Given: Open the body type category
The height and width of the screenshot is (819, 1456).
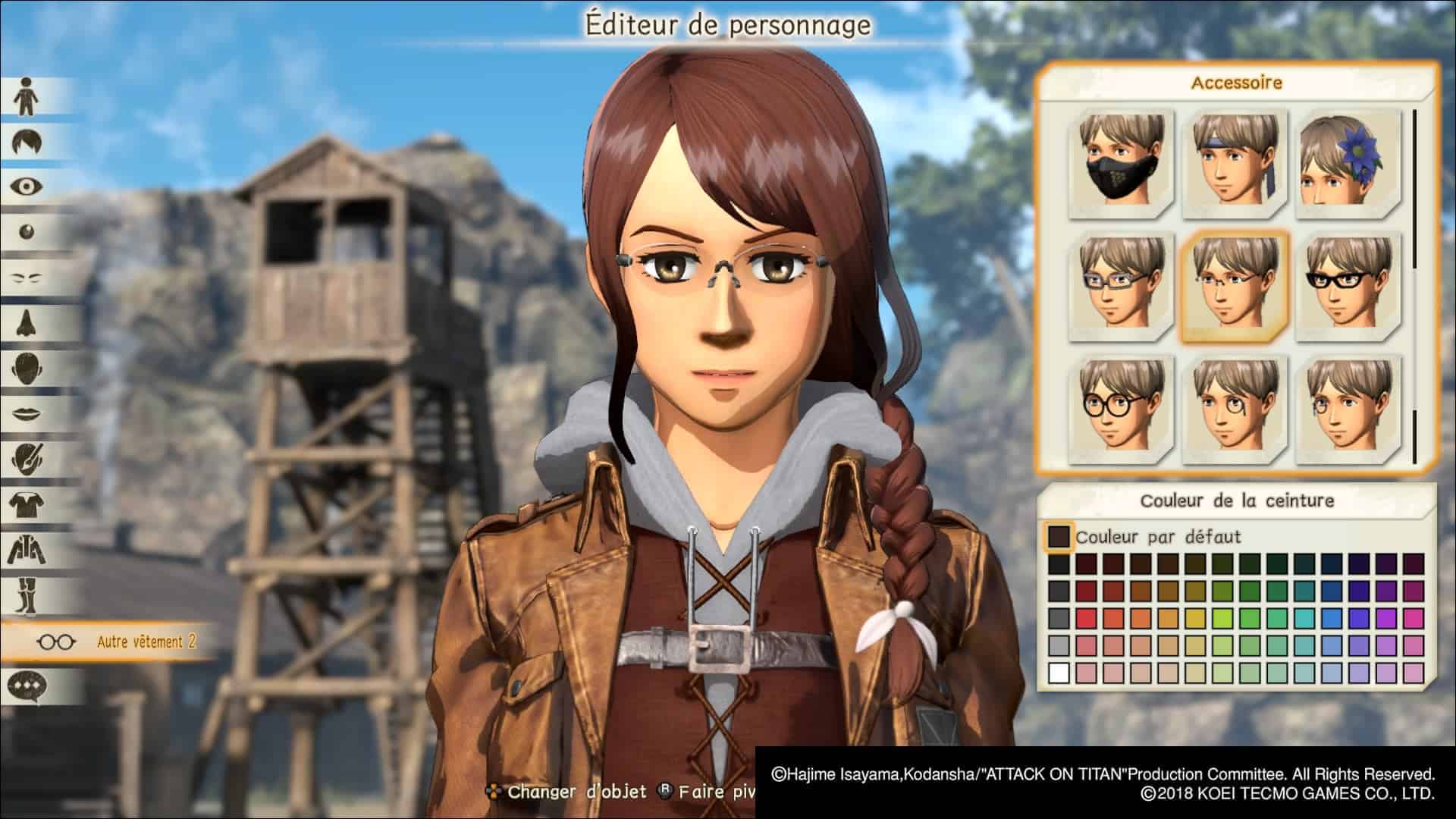Looking at the screenshot, I should pyautogui.click(x=27, y=96).
